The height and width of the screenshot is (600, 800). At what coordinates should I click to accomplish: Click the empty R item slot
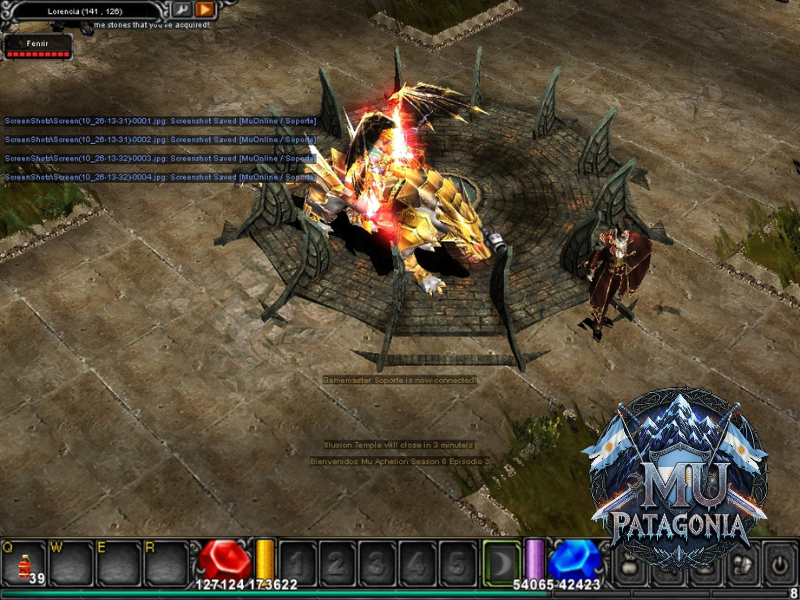coord(165,563)
